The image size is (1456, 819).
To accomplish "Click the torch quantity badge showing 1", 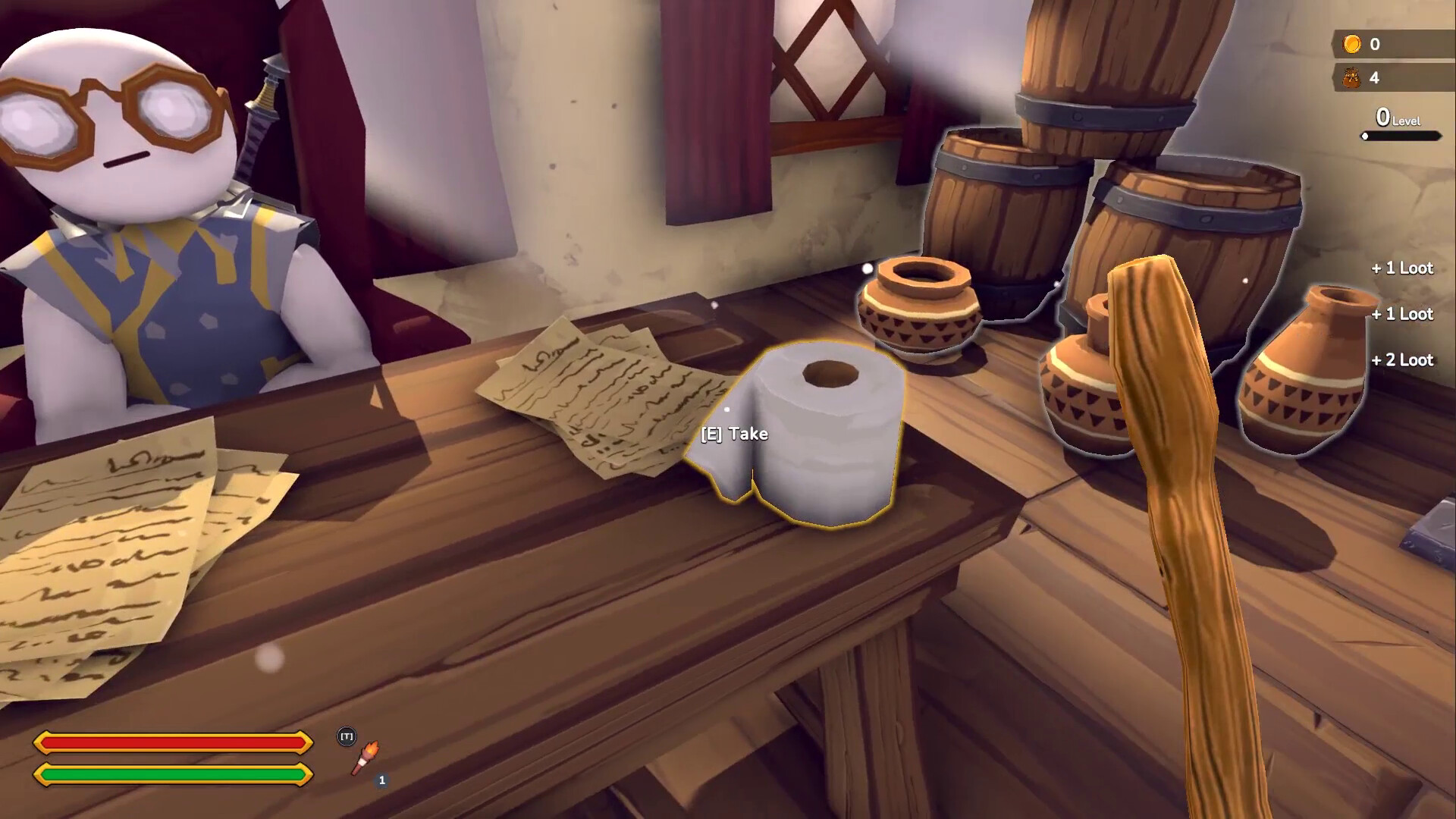I will tap(382, 779).
